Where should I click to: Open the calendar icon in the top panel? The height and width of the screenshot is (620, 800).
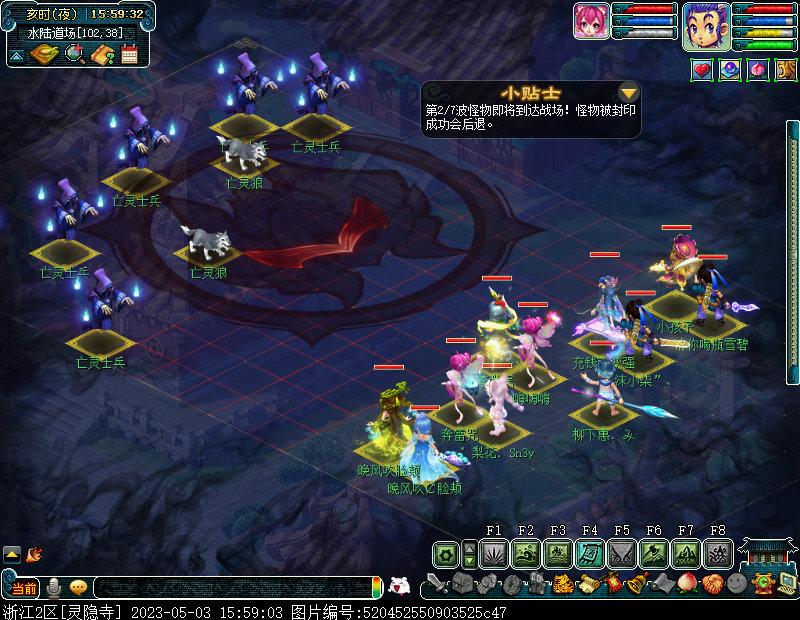[x=129, y=55]
